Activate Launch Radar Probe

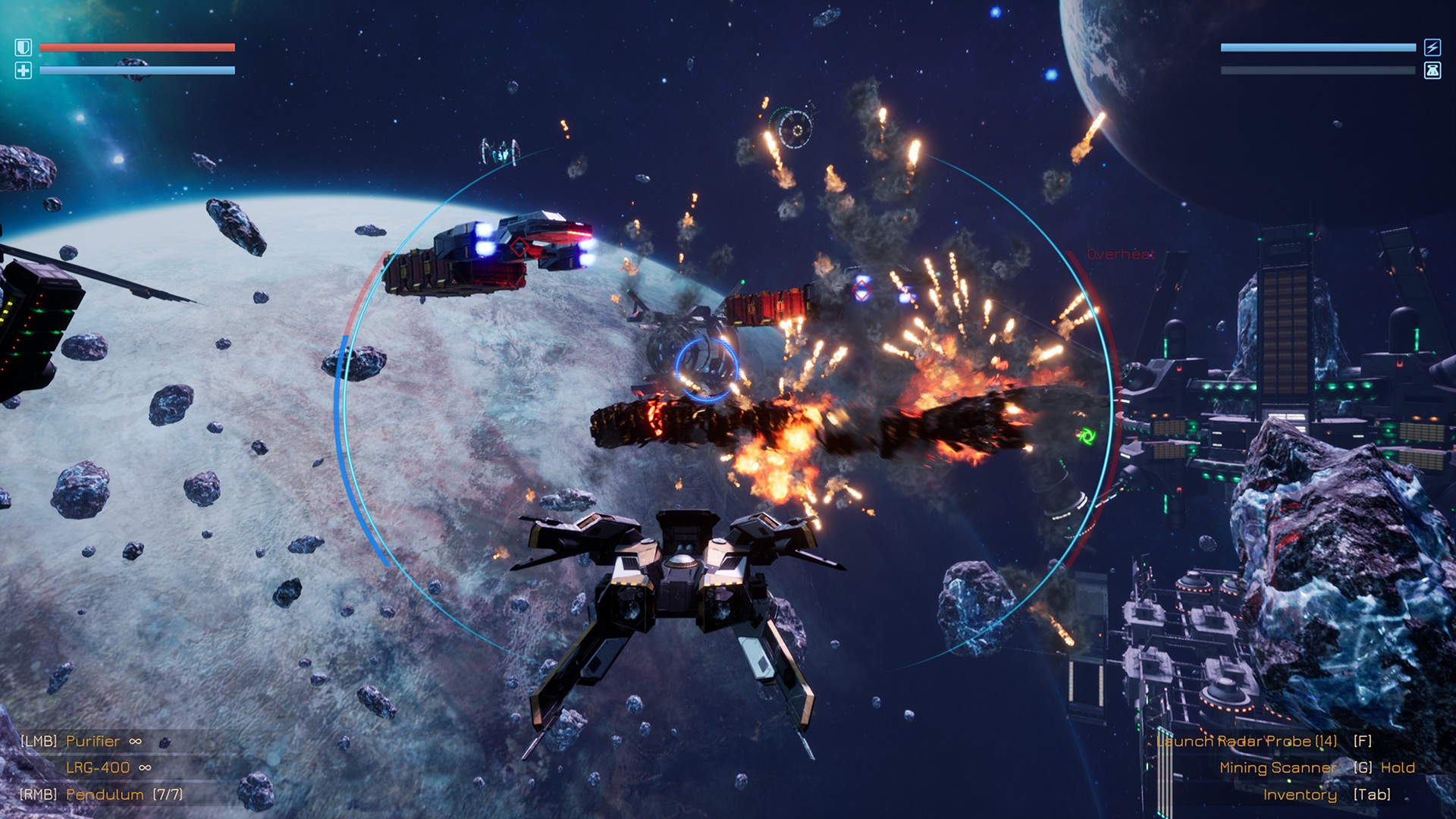coord(1246,741)
